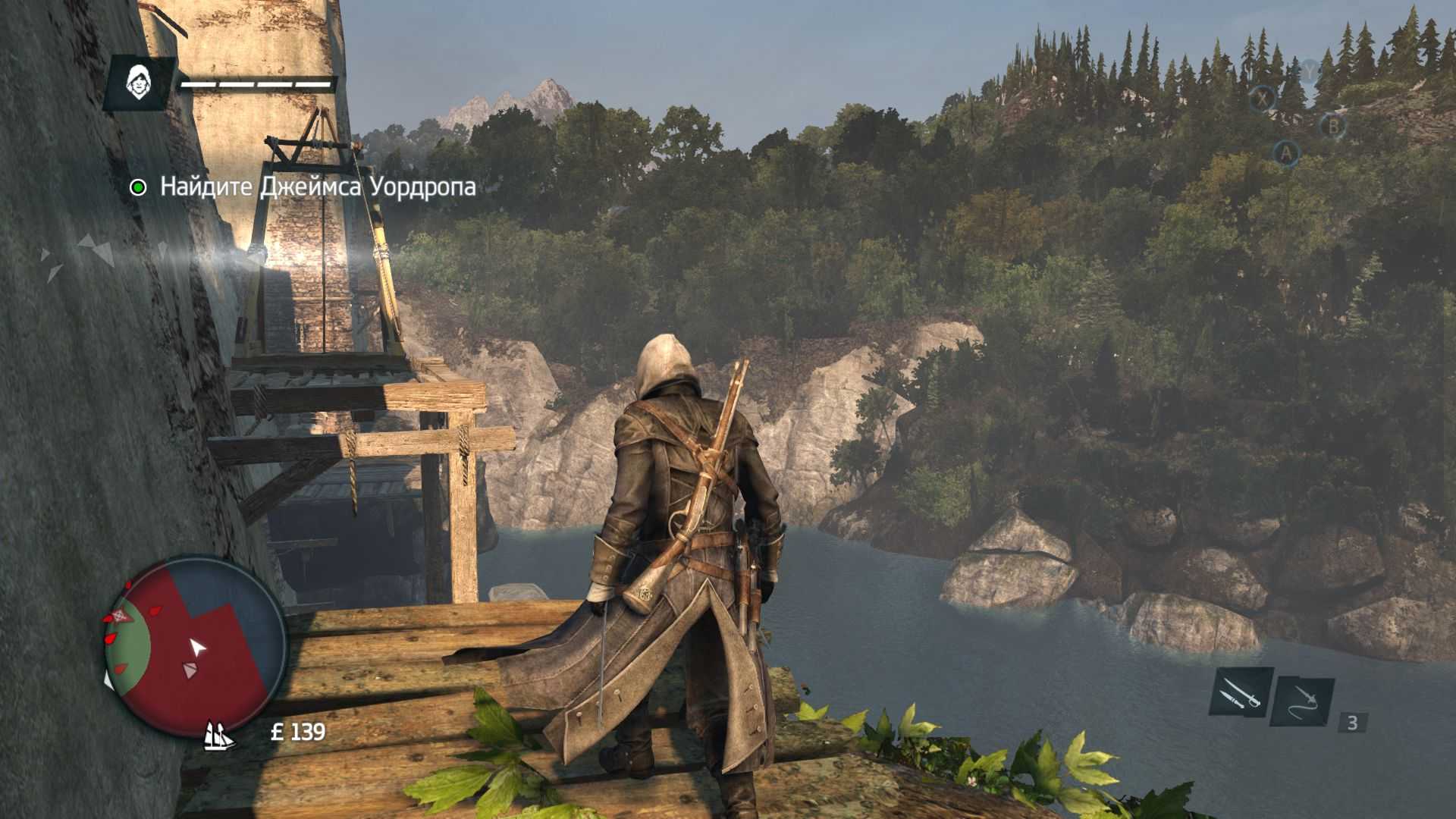The image size is (1456, 819).
Task: Open the circular minimap
Action: pyautogui.click(x=195, y=646)
